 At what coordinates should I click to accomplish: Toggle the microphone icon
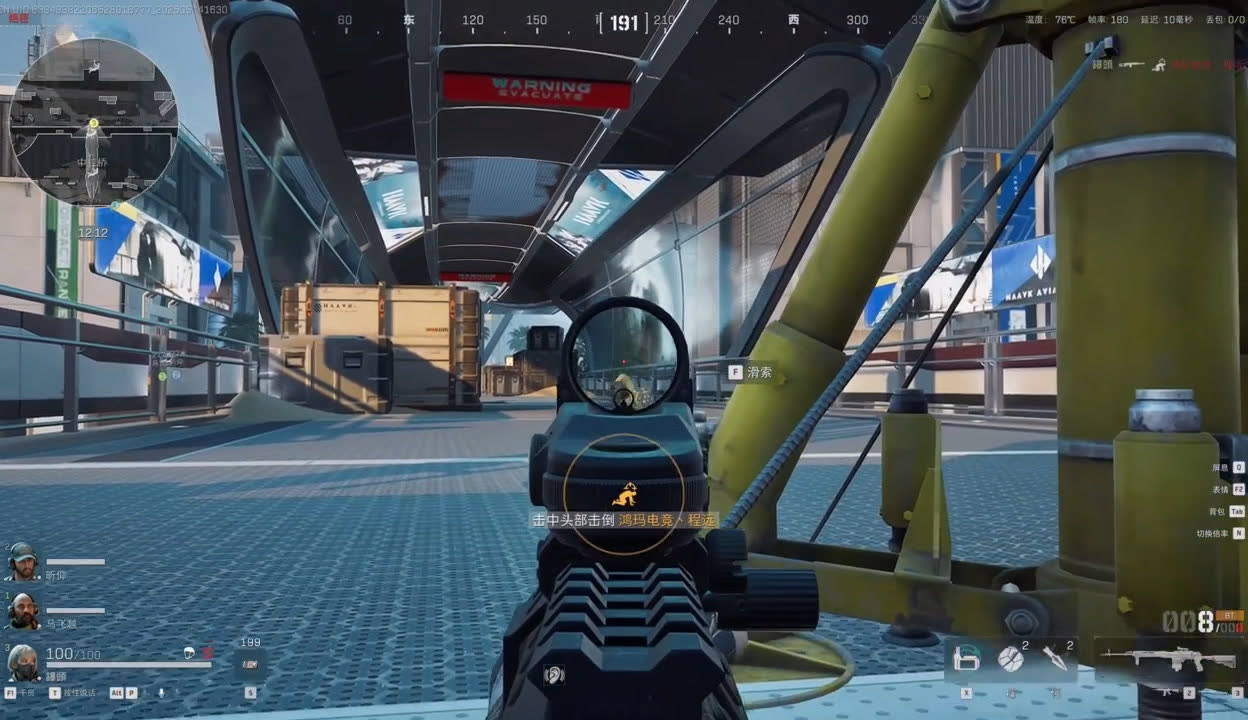tap(160, 692)
